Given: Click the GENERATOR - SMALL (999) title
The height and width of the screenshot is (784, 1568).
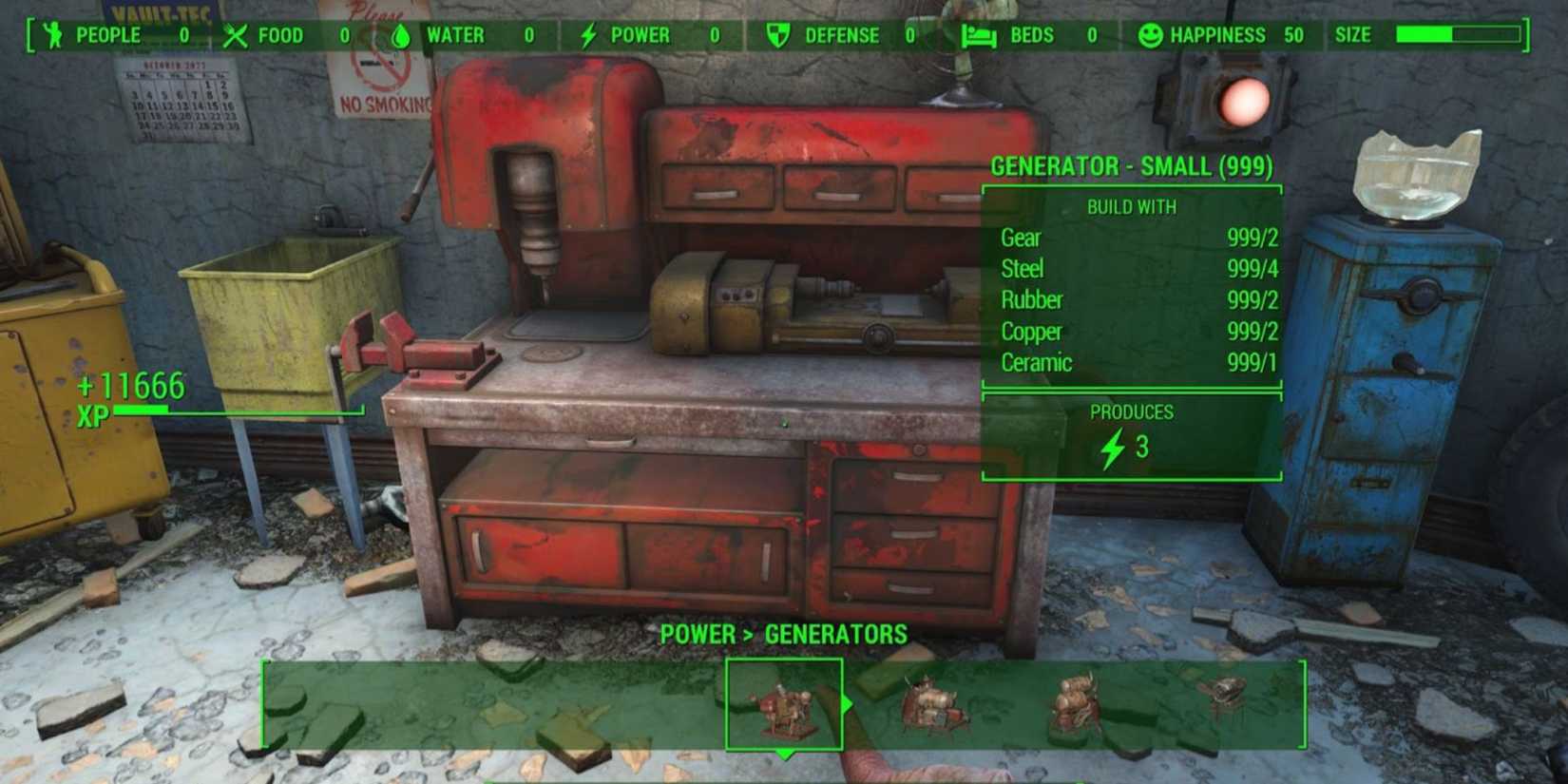Looking at the screenshot, I should coord(1133,165).
